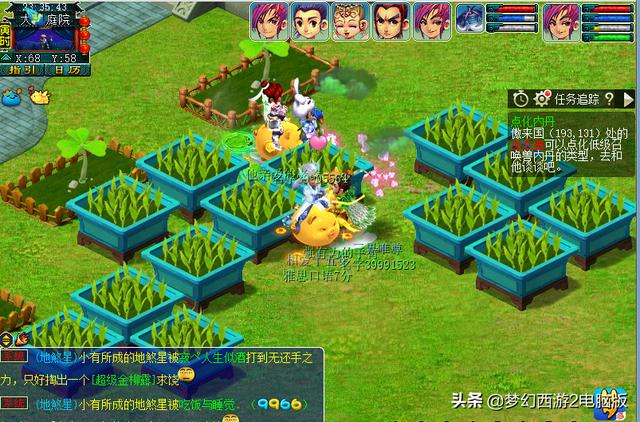This screenshot has width=640, height=422.
Task: Toggle the chat box scroll arrows button
Action: [7, 340]
